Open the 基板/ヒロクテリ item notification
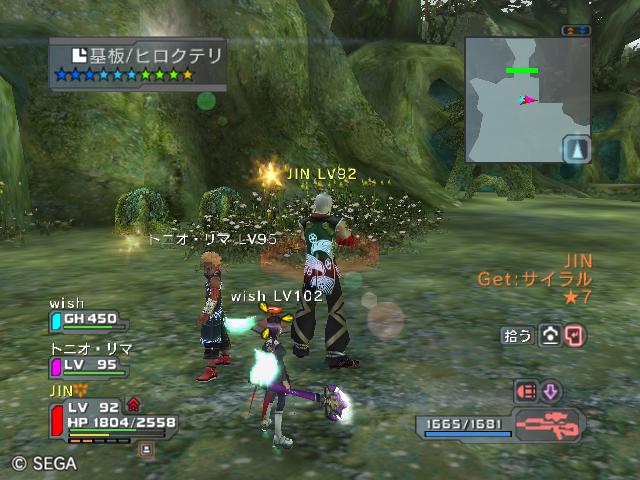This screenshot has height=480, width=640. coord(137,63)
